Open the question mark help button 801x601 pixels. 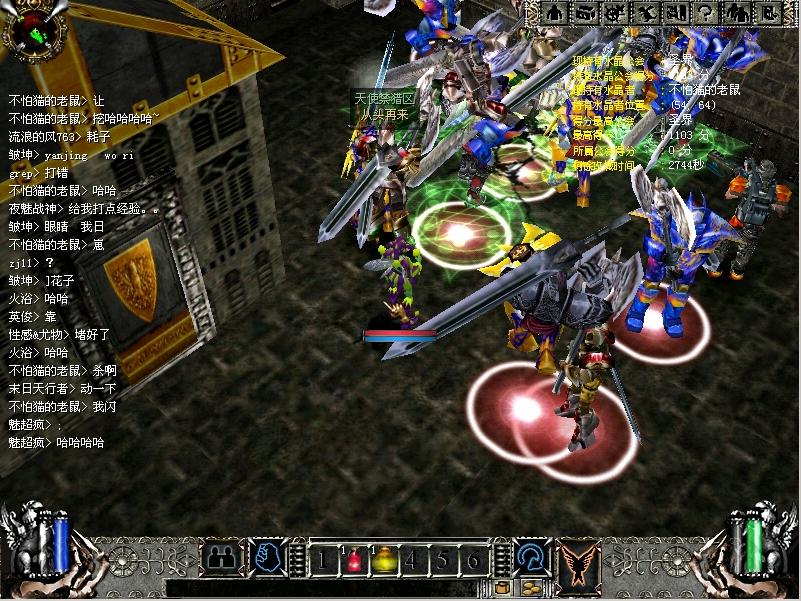pyautogui.click(x=705, y=13)
